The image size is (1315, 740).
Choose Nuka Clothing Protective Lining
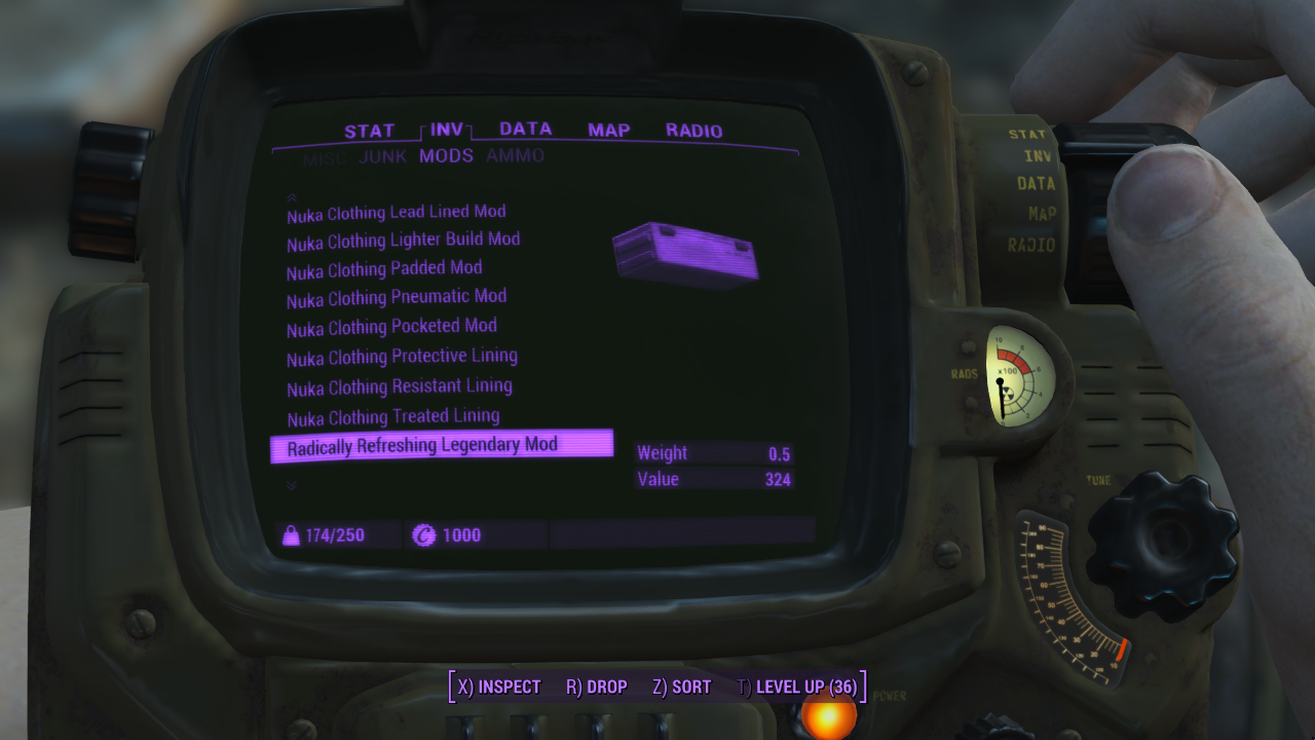402,357
